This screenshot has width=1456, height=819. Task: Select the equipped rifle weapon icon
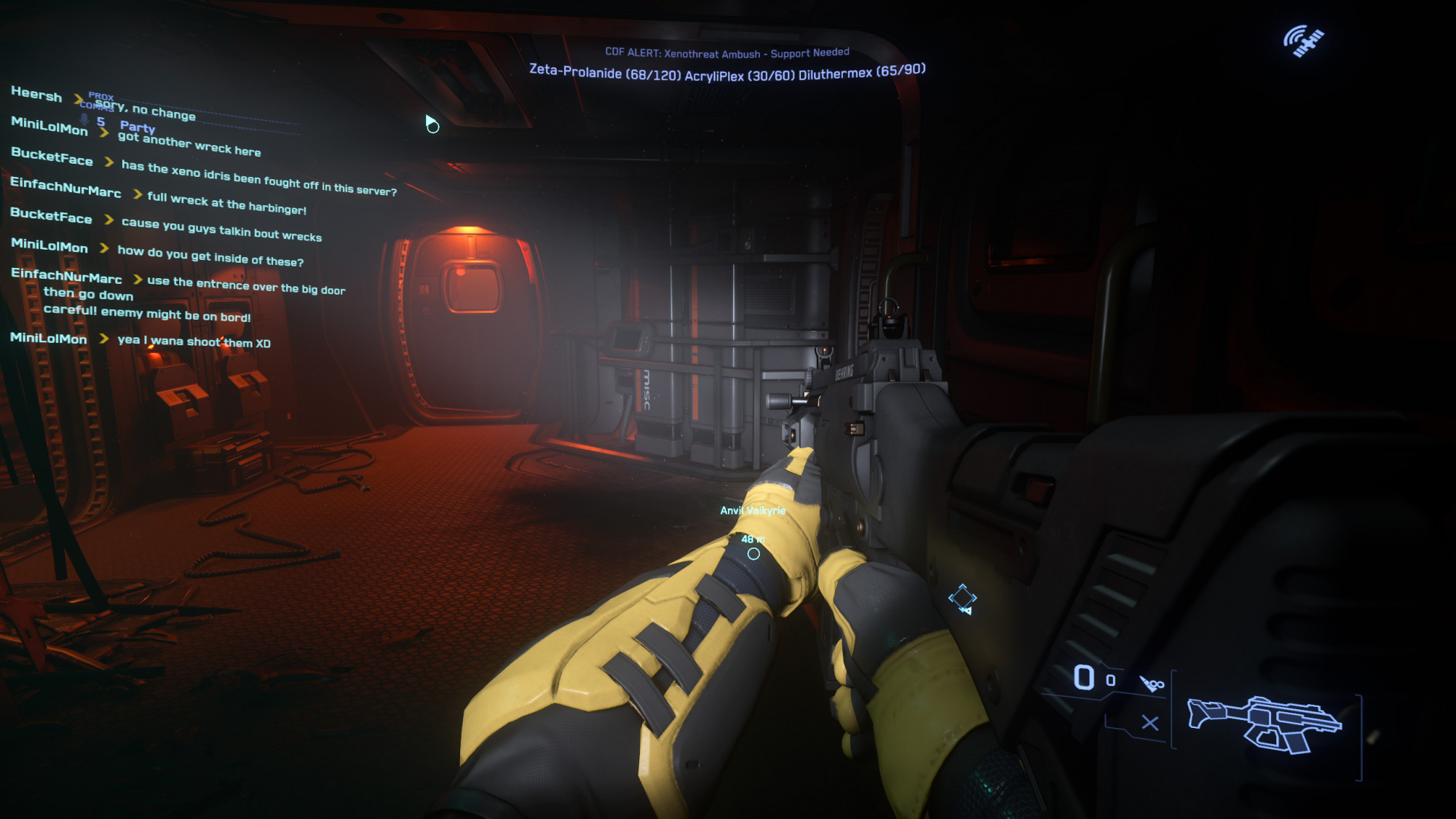[1264, 724]
